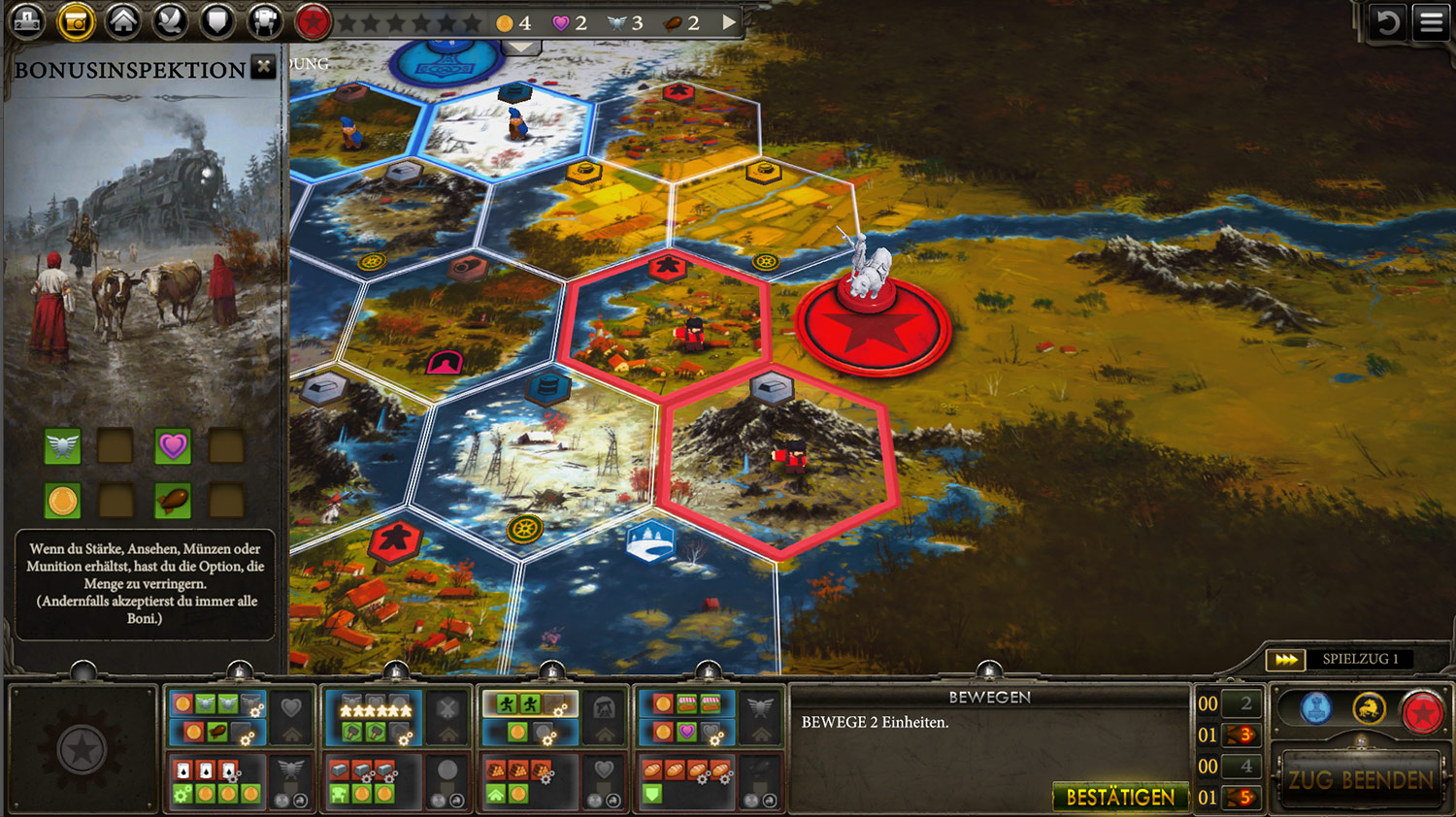Open the house structures toolbar icon
Image resolution: width=1456 pixels, height=817 pixels.
[123, 21]
